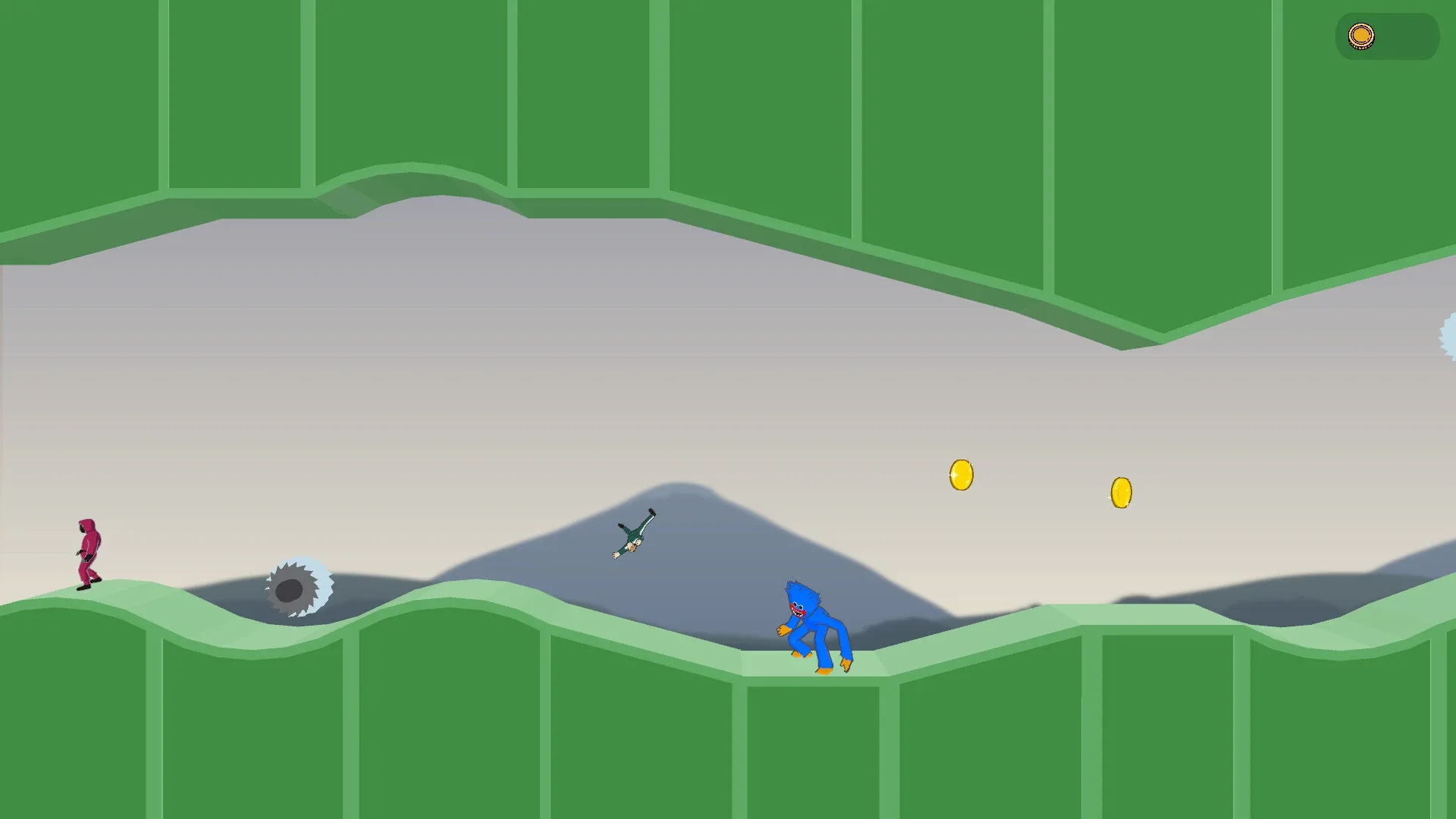Click the guard's black mask
The width and height of the screenshot is (1456, 819).
pyautogui.click(x=80, y=527)
